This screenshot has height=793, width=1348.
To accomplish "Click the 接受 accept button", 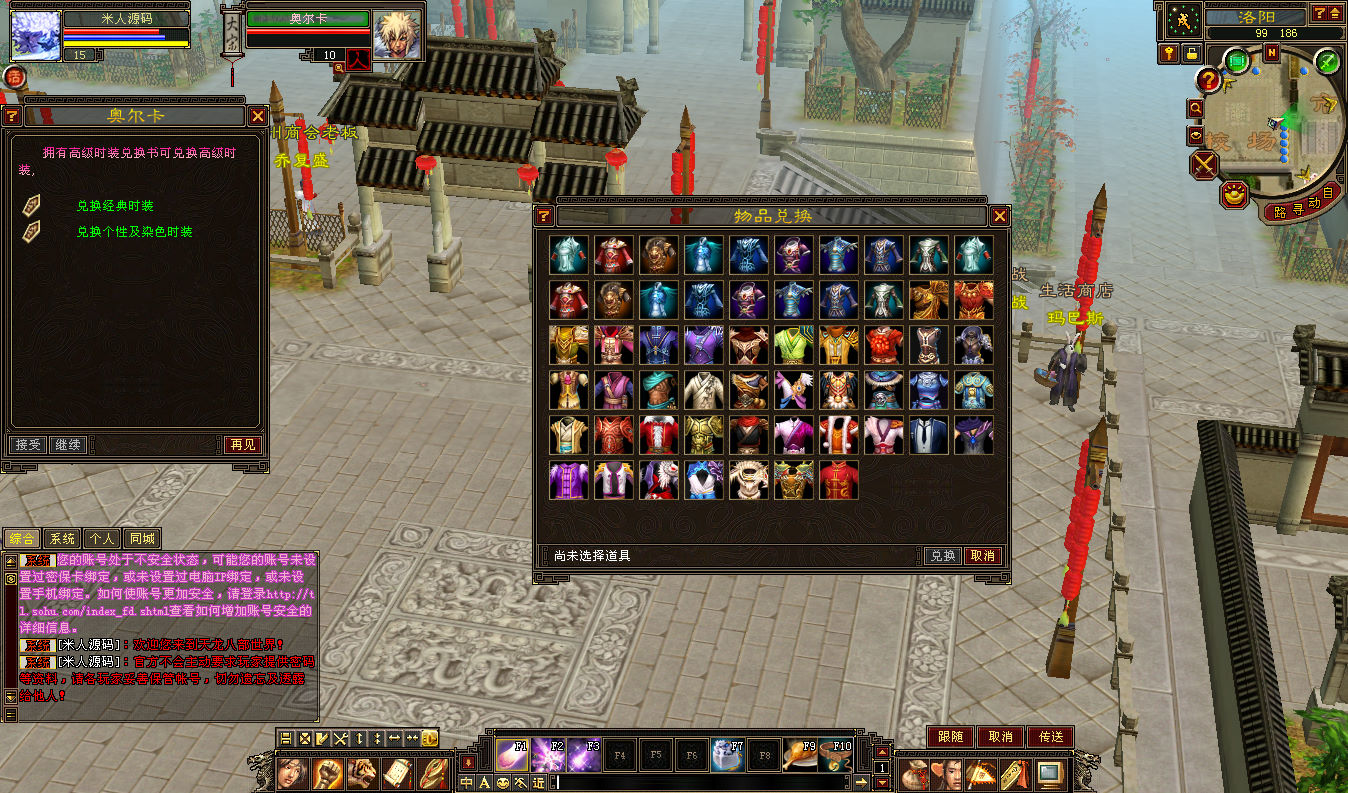I will (x=27, y=445).
